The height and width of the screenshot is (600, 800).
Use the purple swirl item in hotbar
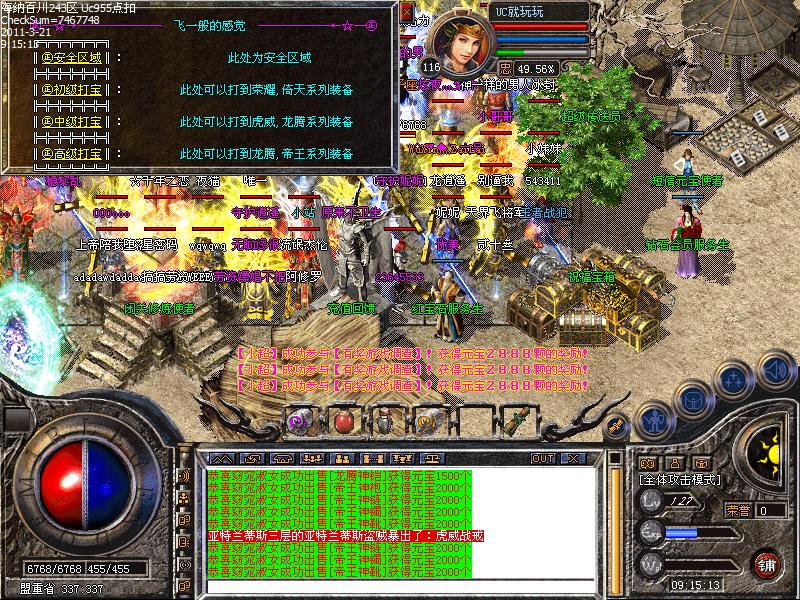(x=300, y=421)
